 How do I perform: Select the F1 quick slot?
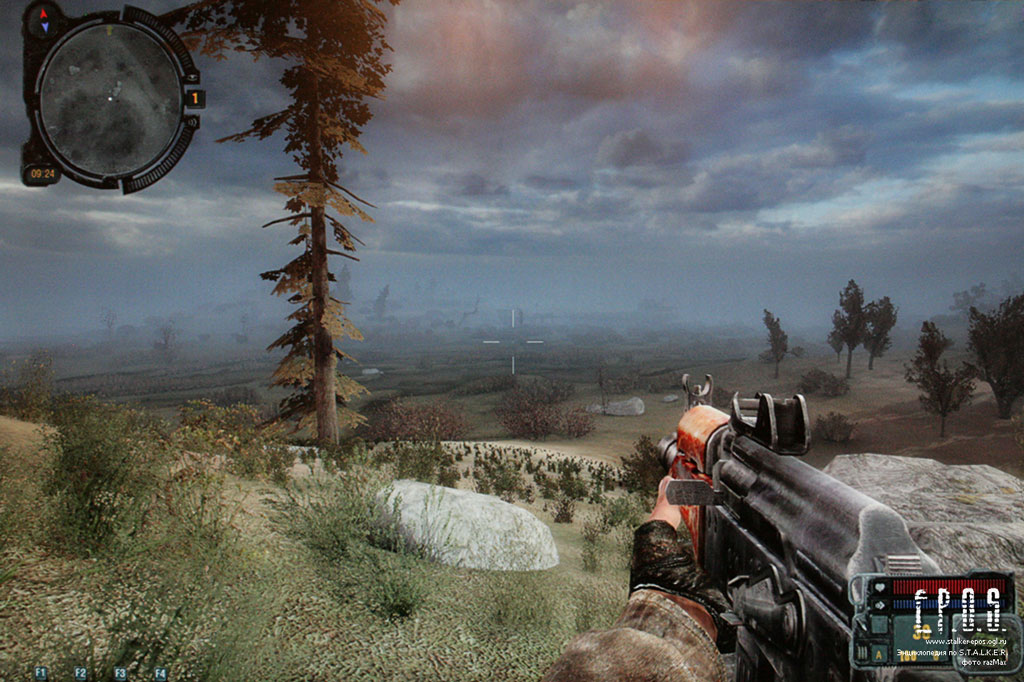click(41, 673)
